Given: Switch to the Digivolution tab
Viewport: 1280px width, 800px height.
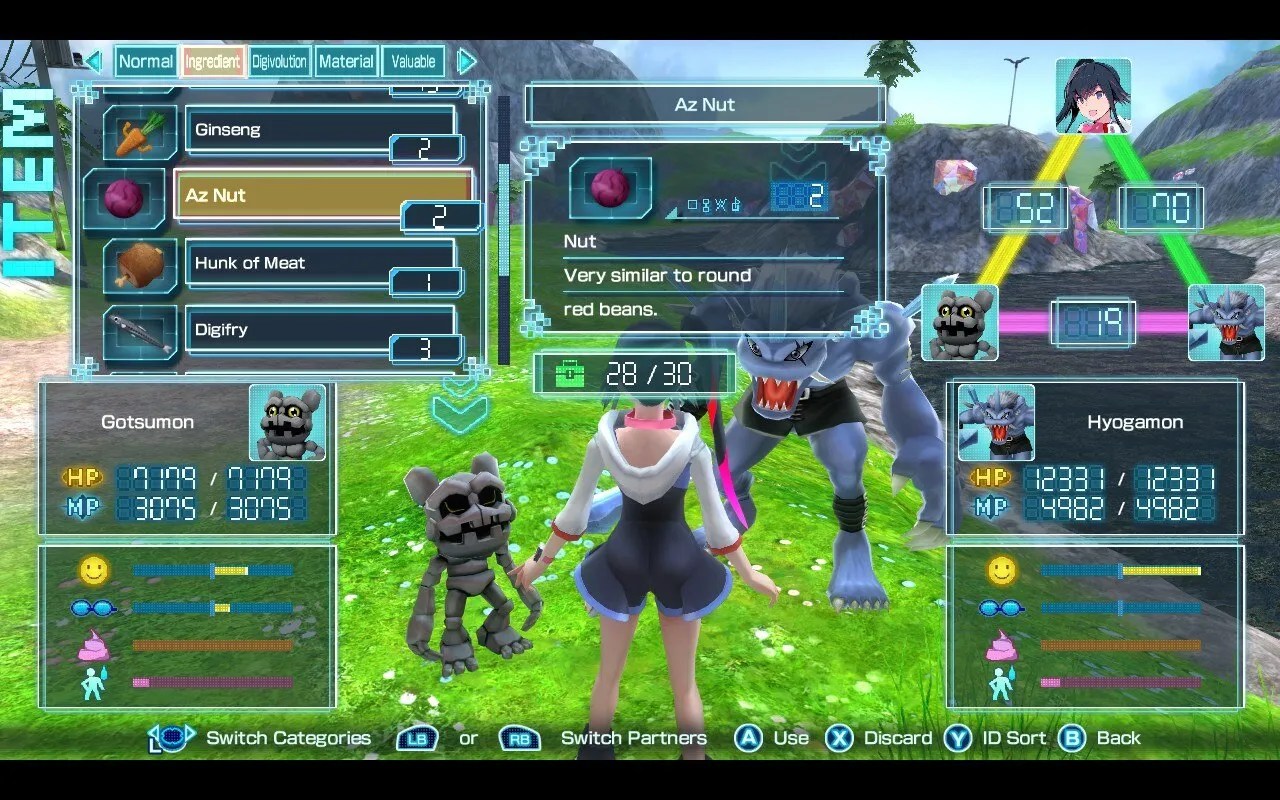Looking at the screenshot, I should (279, 61).
